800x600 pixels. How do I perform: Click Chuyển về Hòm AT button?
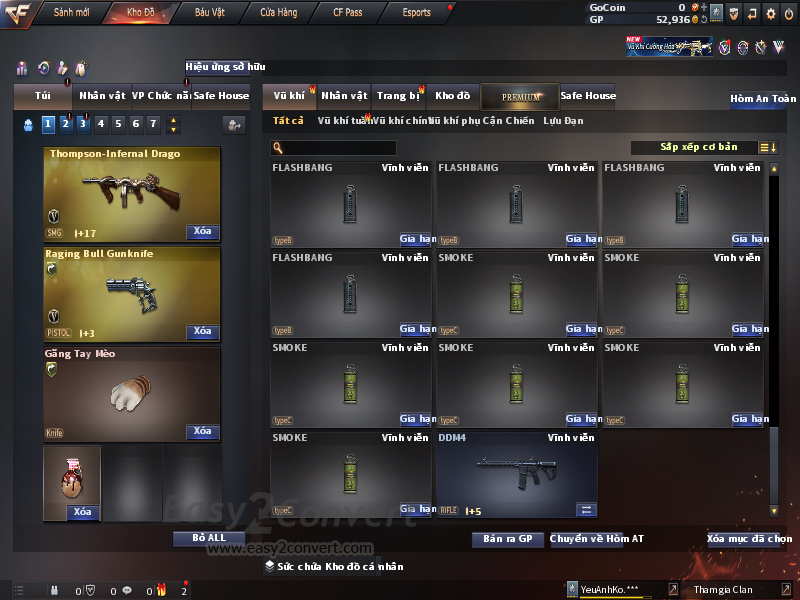coord(597,539)
